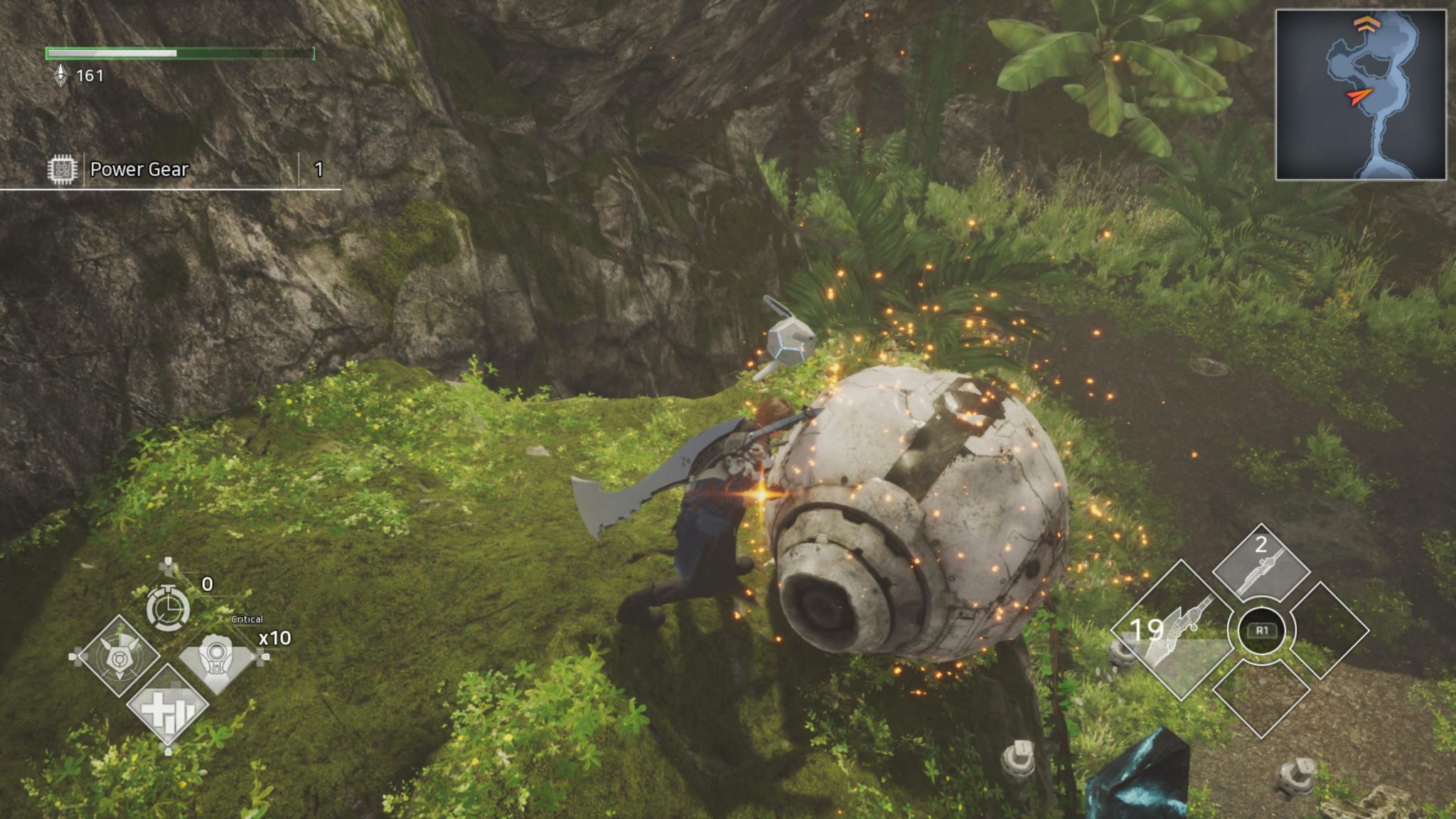Click the 0 counter beside the stopwatch item
Image resolution: width=1456 pixels, height=819 pixels.
tap(207, 584)
